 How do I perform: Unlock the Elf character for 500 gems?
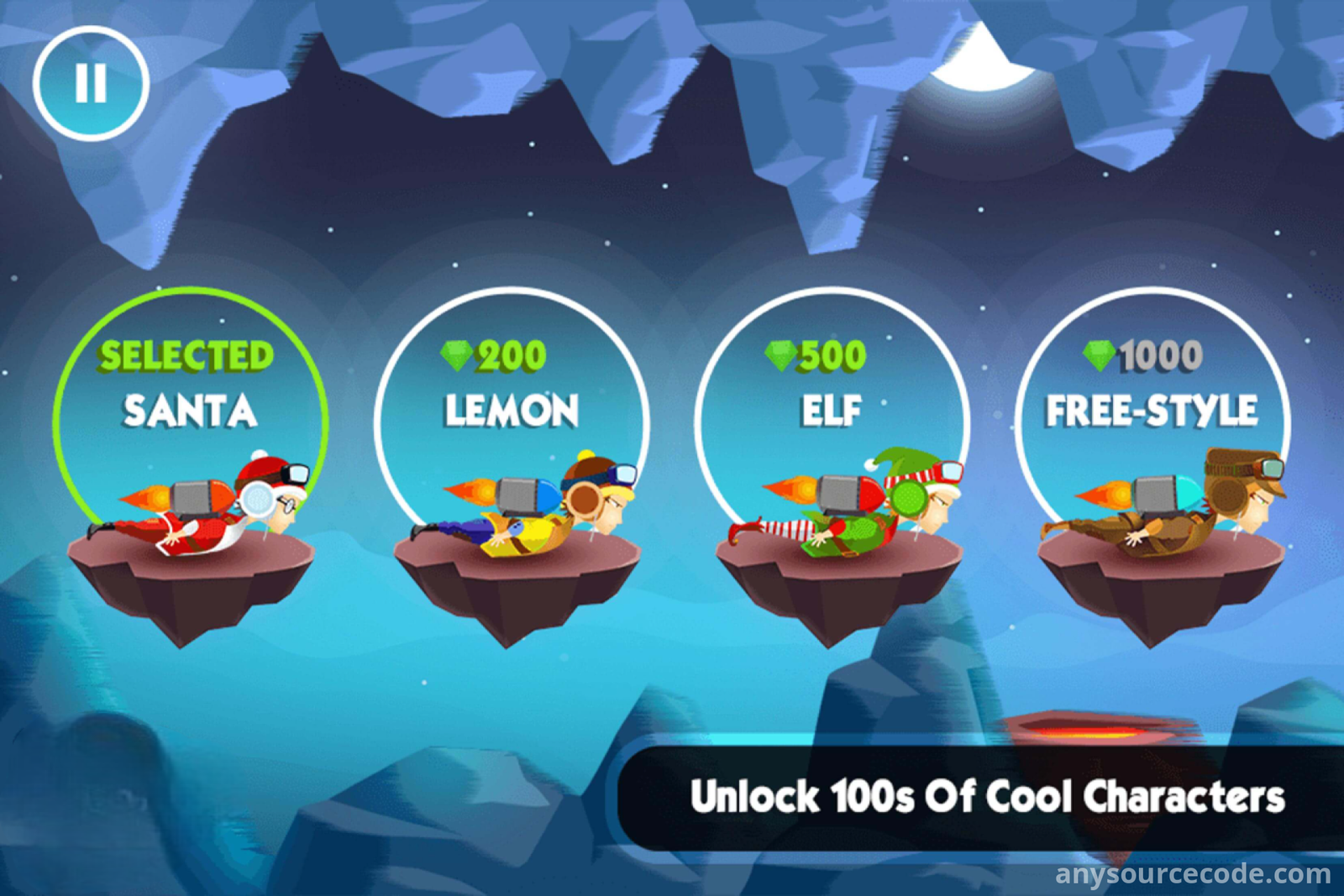pos(832,437)
